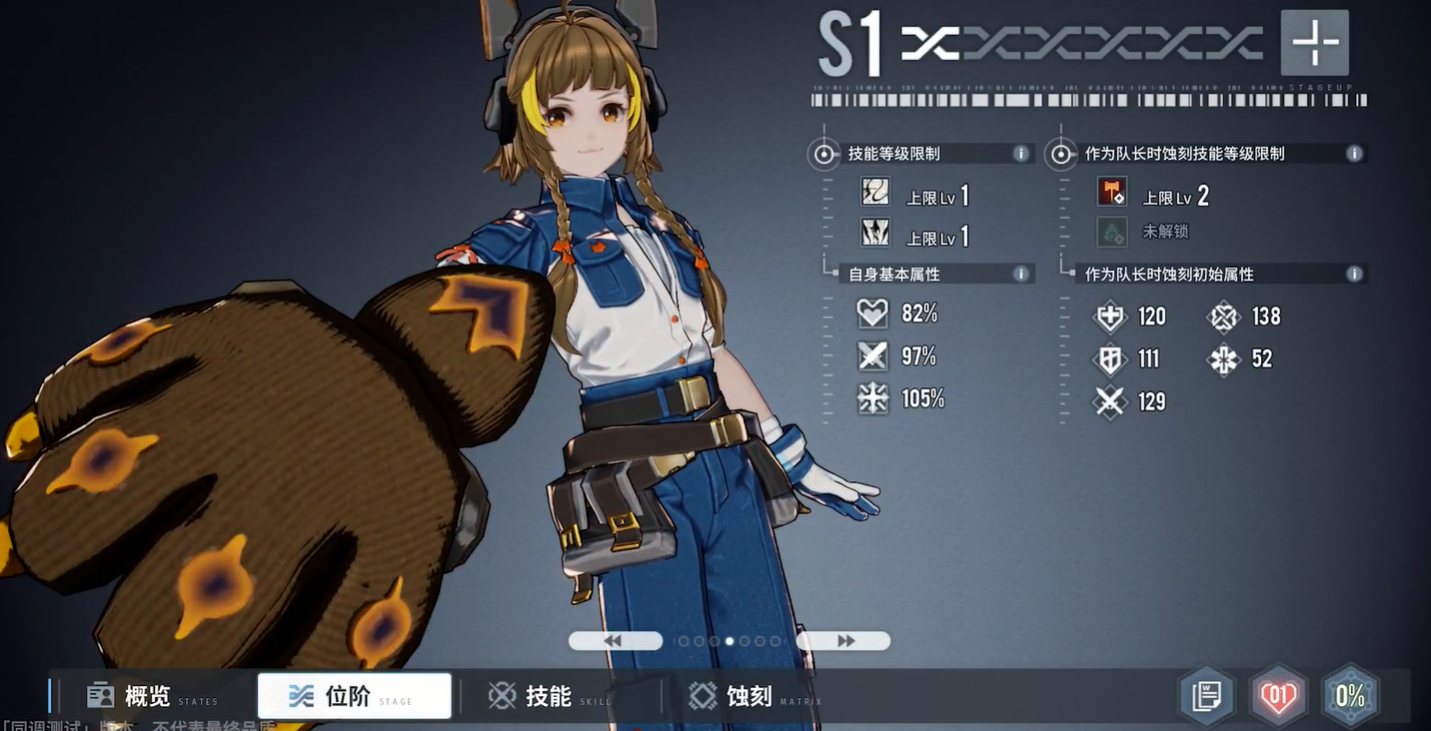The width and height of the screenshot is (1431, 731).
Task: Open the 0% progress hexagon icon
Action: [1350, 696]
